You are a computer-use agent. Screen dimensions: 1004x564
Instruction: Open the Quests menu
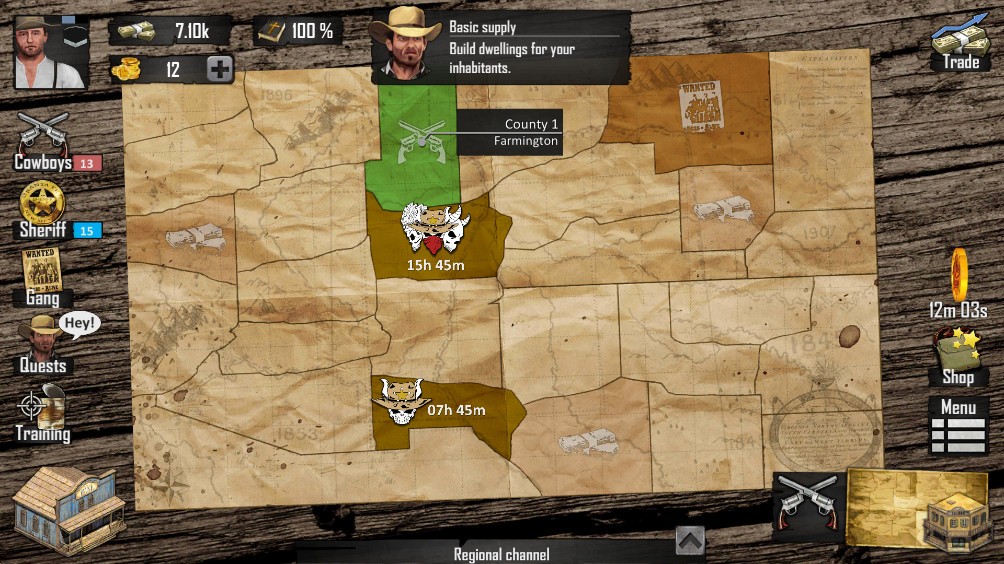43,344
